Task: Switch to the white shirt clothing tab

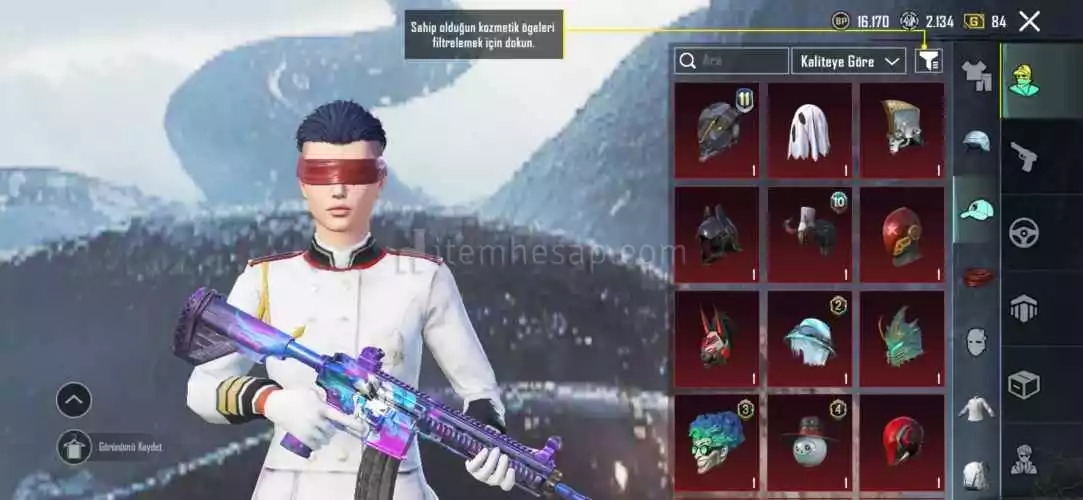Action: [976, 408]
